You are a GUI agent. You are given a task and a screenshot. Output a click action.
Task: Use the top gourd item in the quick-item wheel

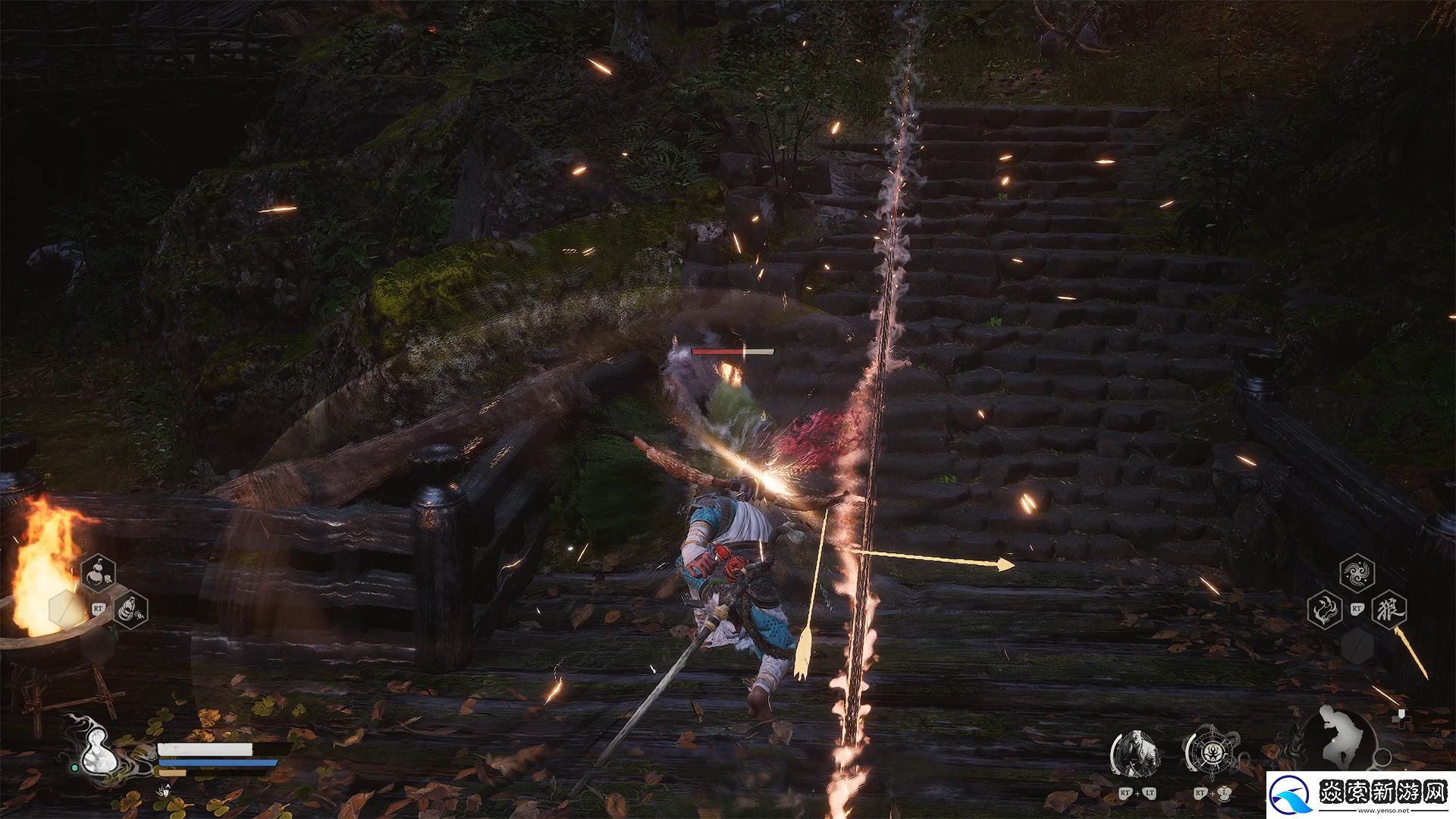click(x=99, y=574)
